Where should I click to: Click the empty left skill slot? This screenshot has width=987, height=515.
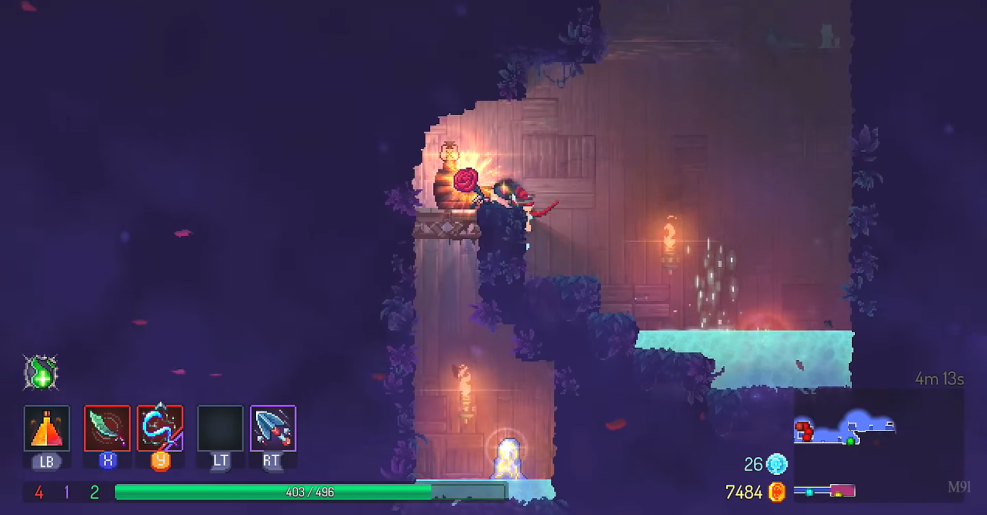(220, 428)
